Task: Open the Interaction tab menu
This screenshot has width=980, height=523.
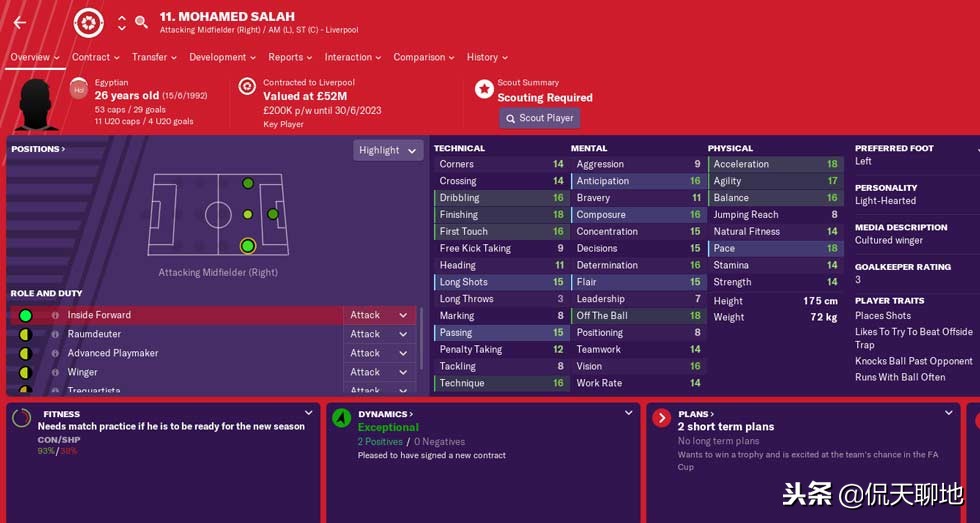Action: [352, 57]
